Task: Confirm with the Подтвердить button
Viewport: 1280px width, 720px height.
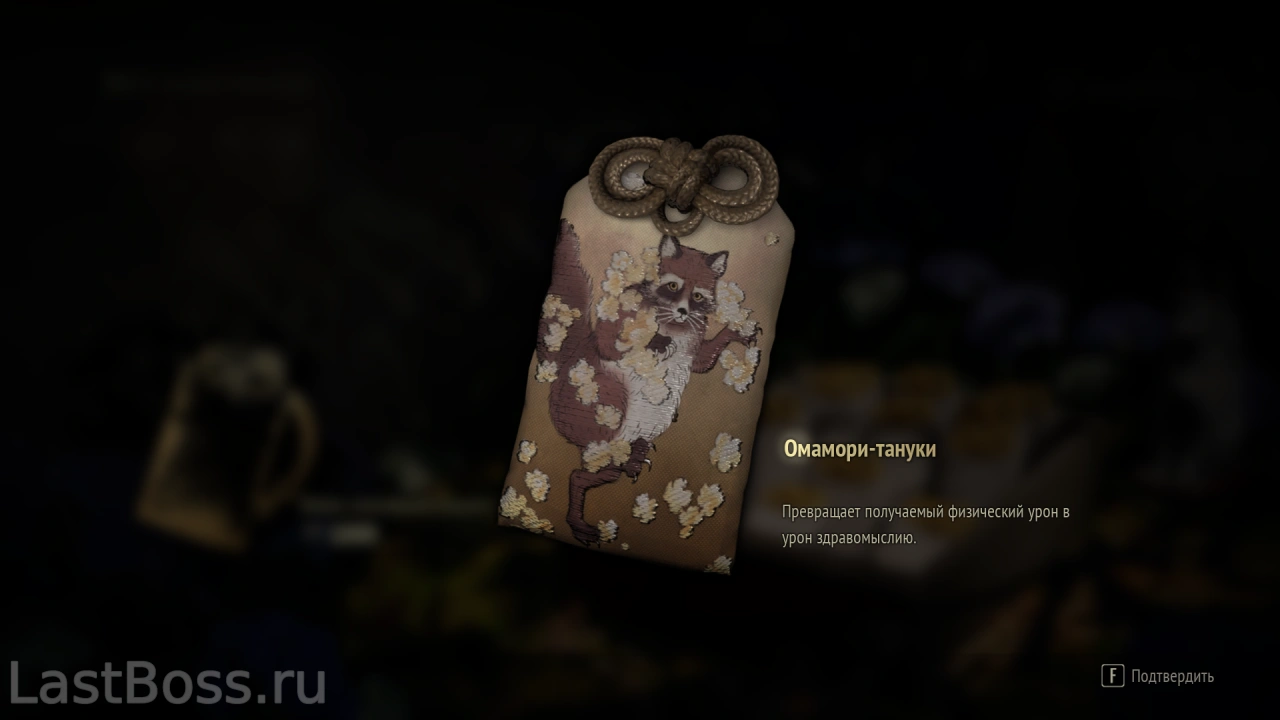Action: pos(1158,676)
